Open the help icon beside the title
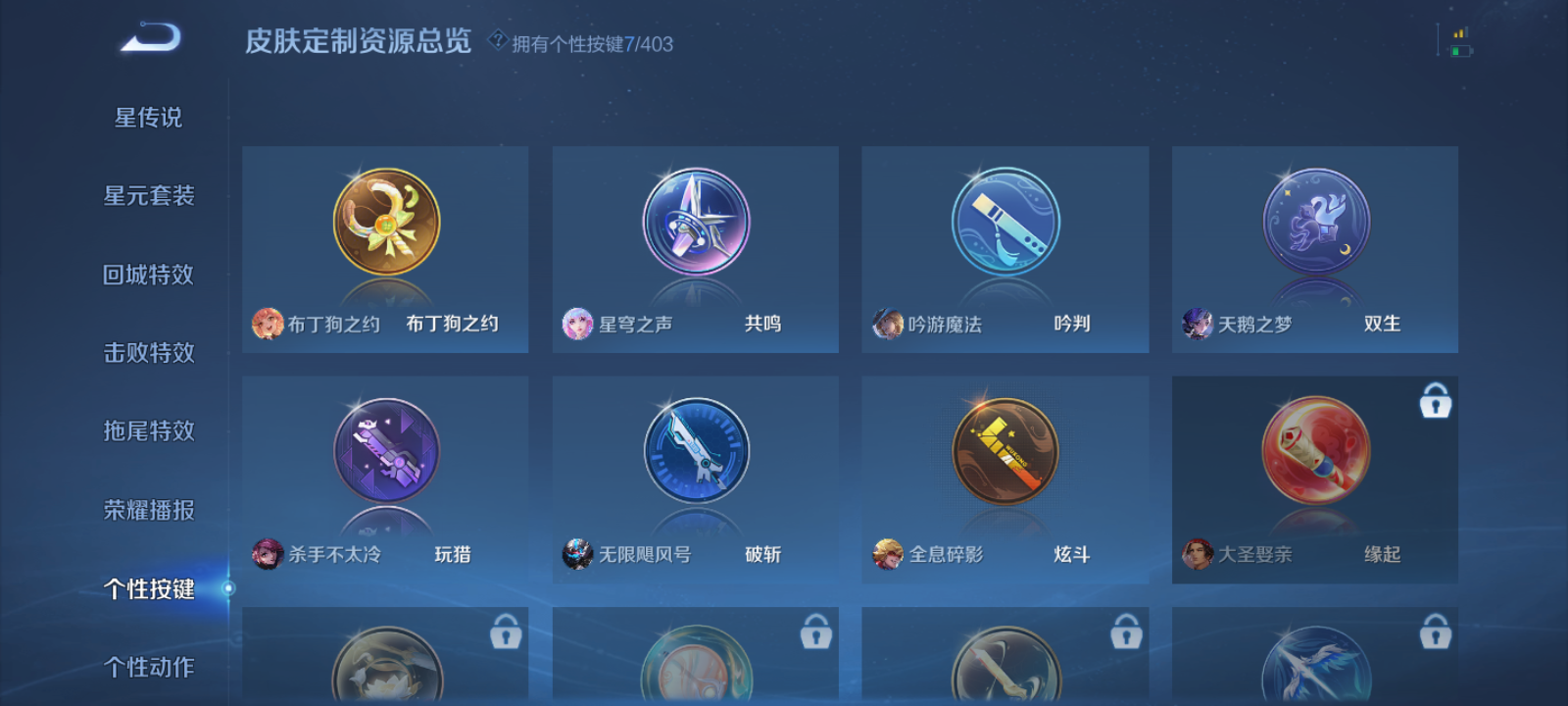Screen dimensions: 1568x706 [498, 40]
